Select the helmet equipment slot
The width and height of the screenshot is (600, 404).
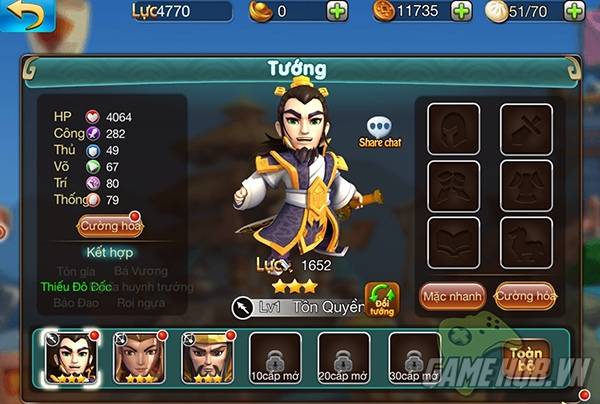pos(453,126)
